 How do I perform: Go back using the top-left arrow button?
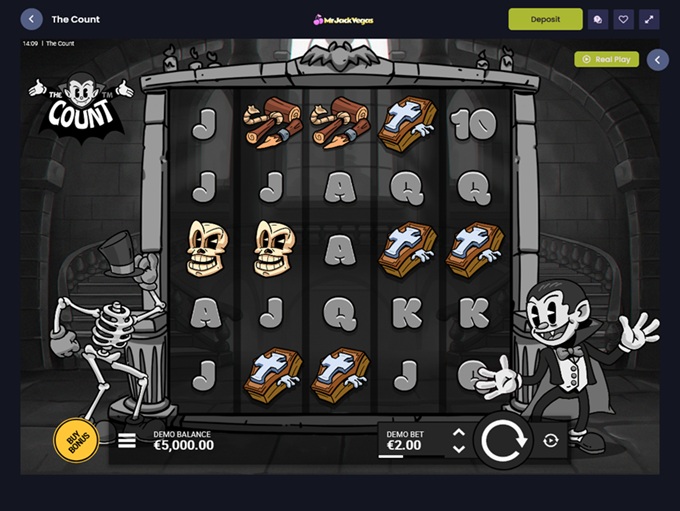(x=31, y=19)
